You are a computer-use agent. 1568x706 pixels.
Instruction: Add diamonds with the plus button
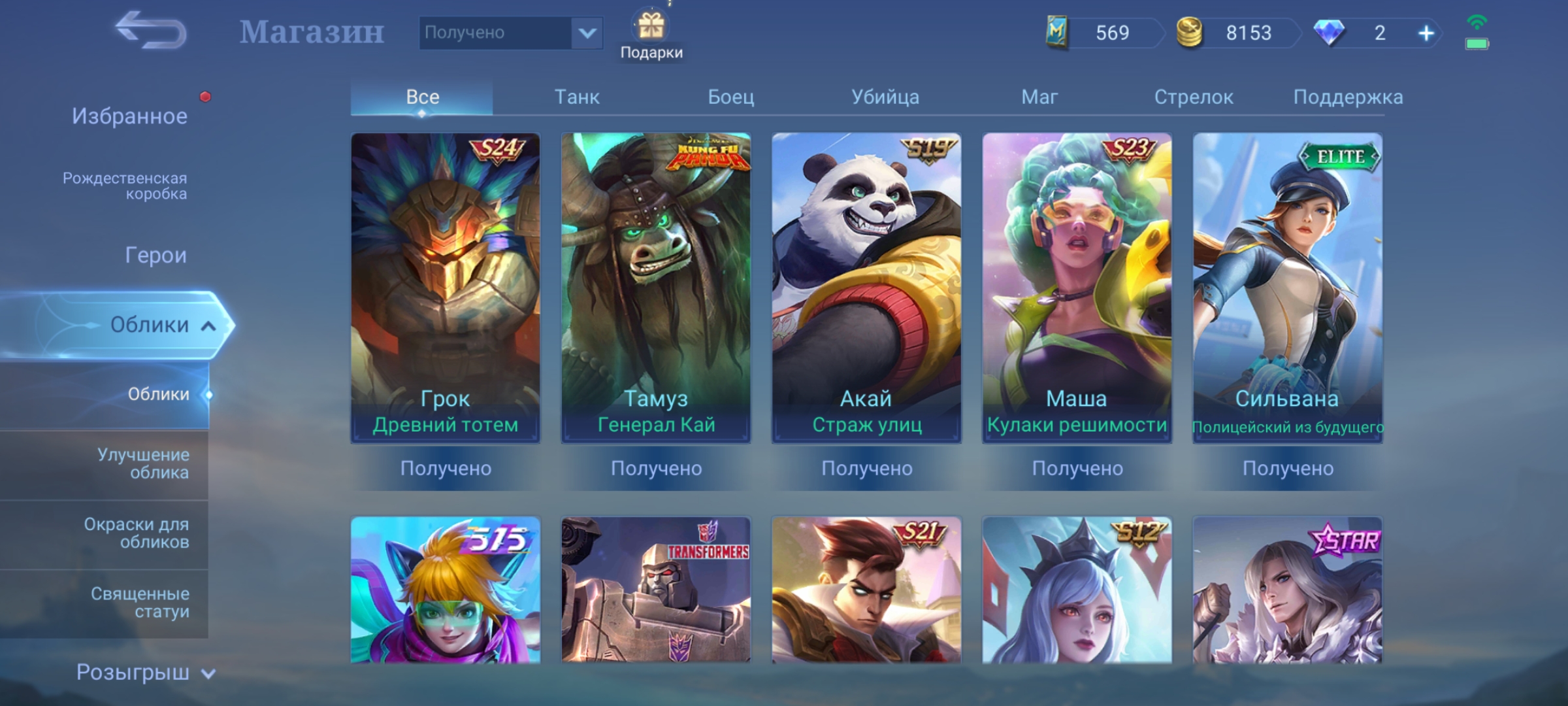point(1426,33)
